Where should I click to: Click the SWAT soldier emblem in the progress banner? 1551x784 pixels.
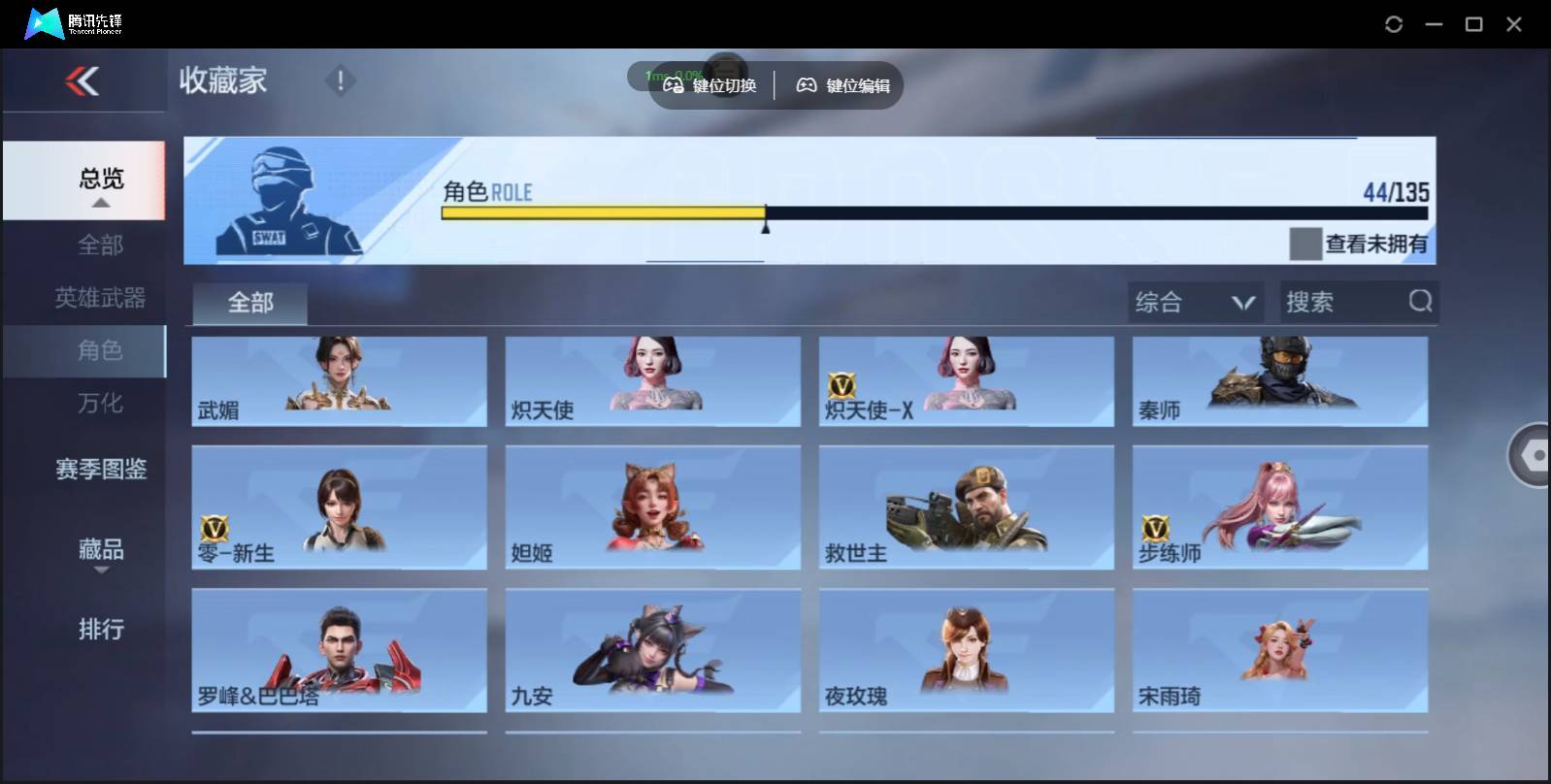tap(282, 201)
